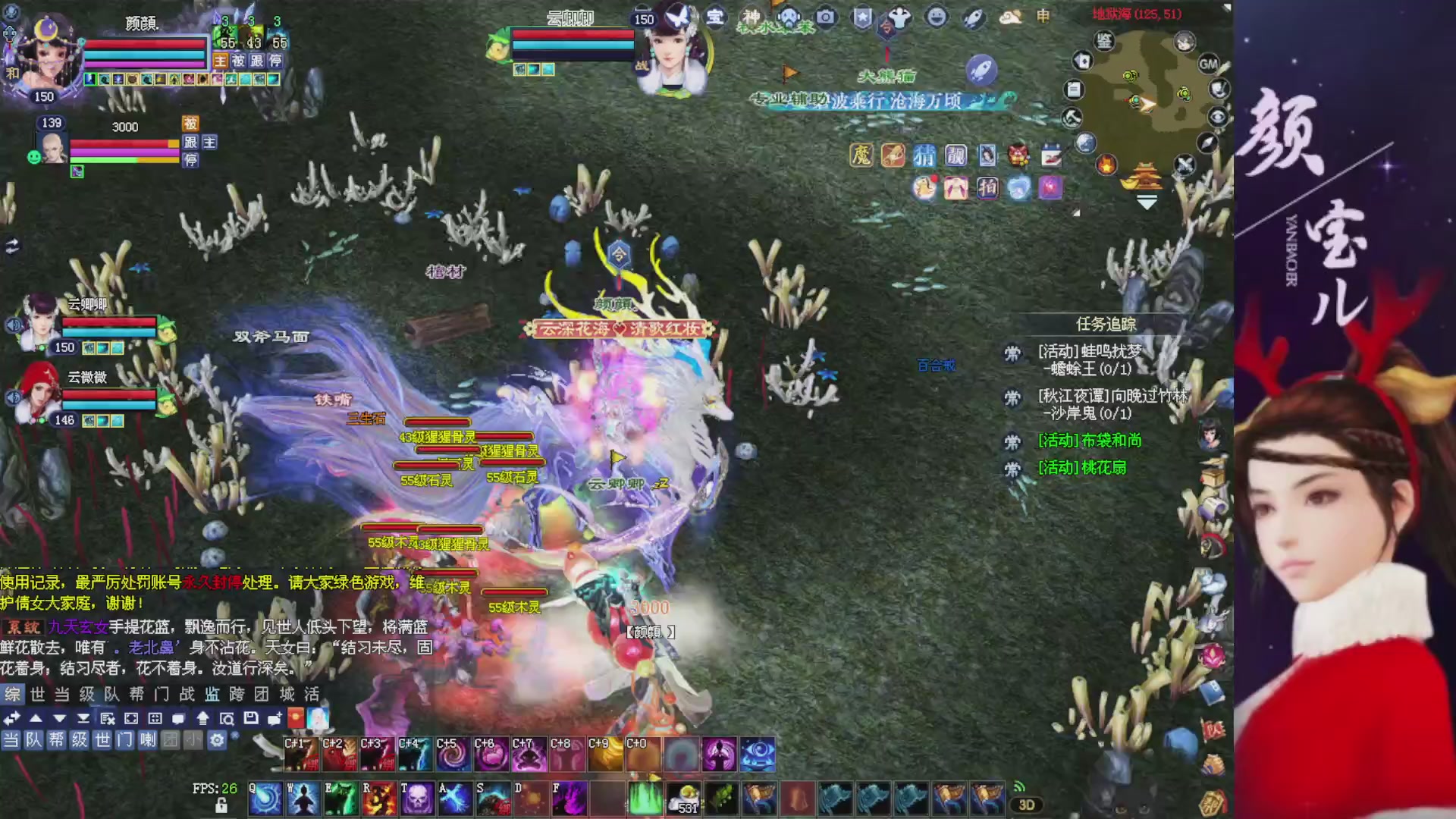This screenshot has height=819, width=1456.
Task: Click the [活动]布袋和尚 quest entry
Action: 1089,441
